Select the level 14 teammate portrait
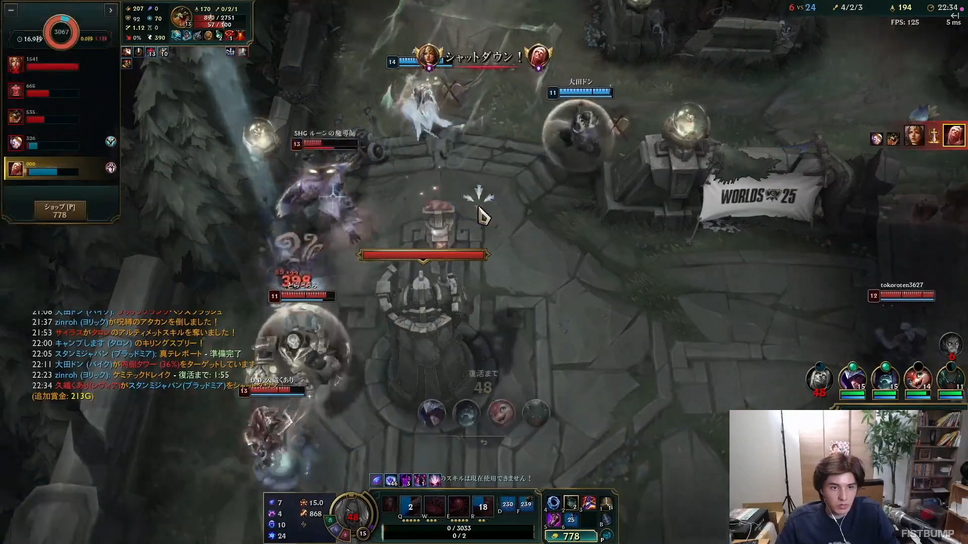The image size is (968, 544). 918,379
